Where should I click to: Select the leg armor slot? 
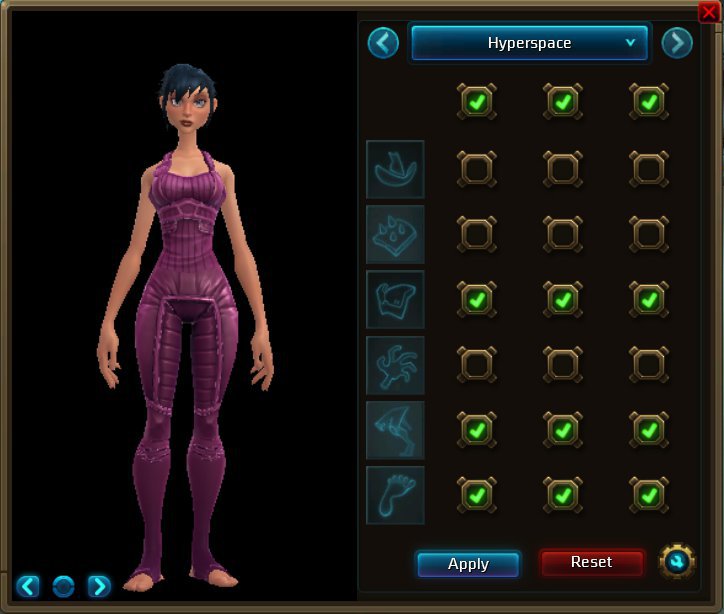click(395, 430)
